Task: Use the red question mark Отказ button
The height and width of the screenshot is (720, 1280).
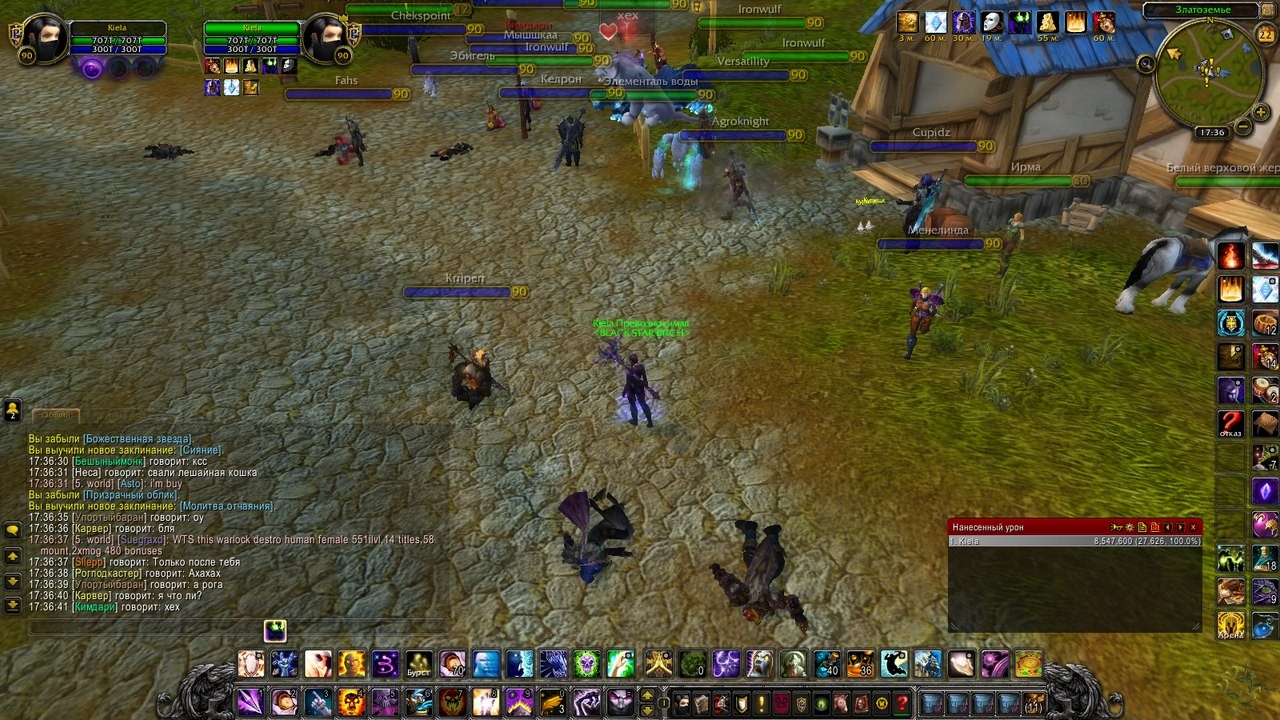Action: coord(1231,423)
